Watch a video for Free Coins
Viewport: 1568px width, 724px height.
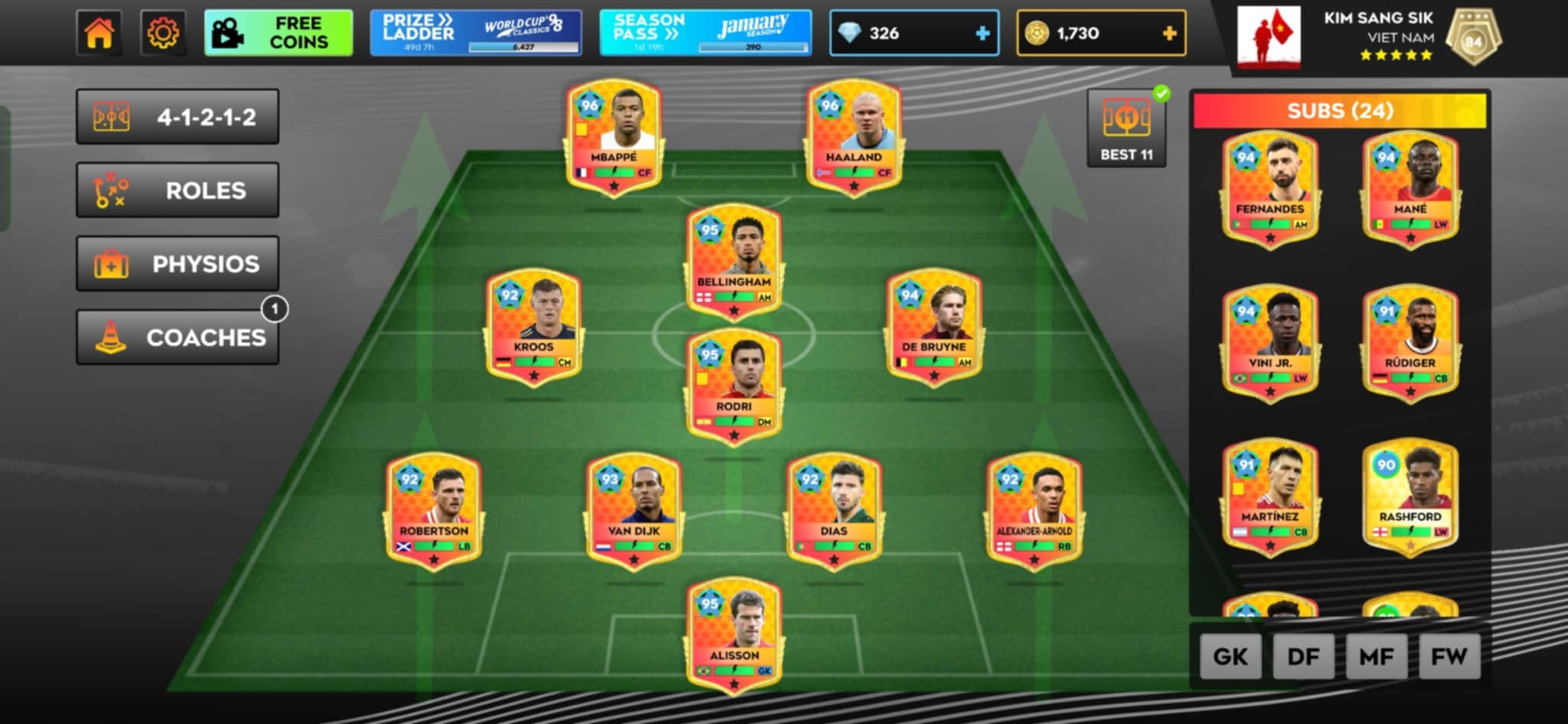click(x=278, y=33)
